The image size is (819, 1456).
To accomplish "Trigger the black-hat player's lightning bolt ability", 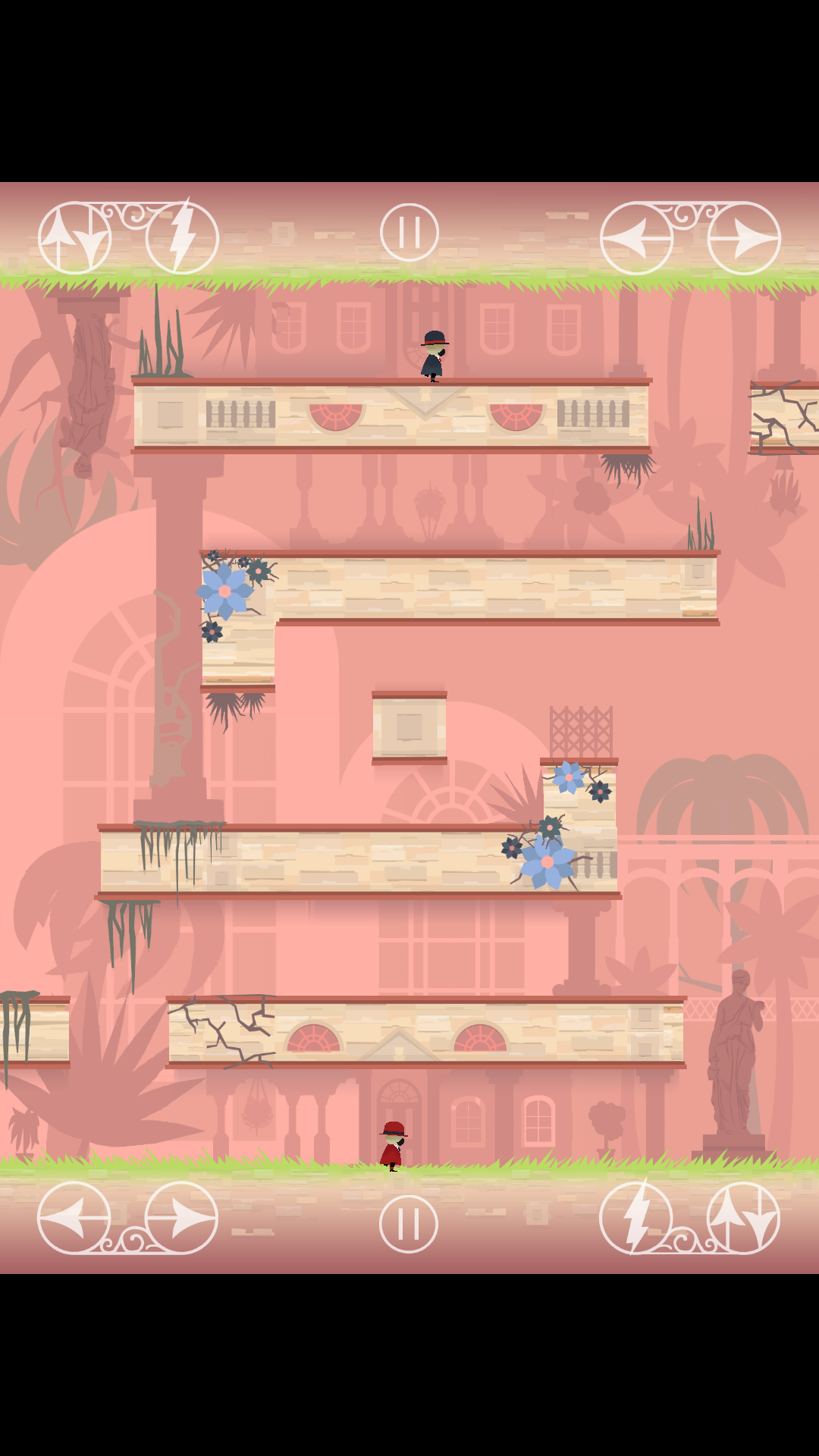I will tap(182, 238).
